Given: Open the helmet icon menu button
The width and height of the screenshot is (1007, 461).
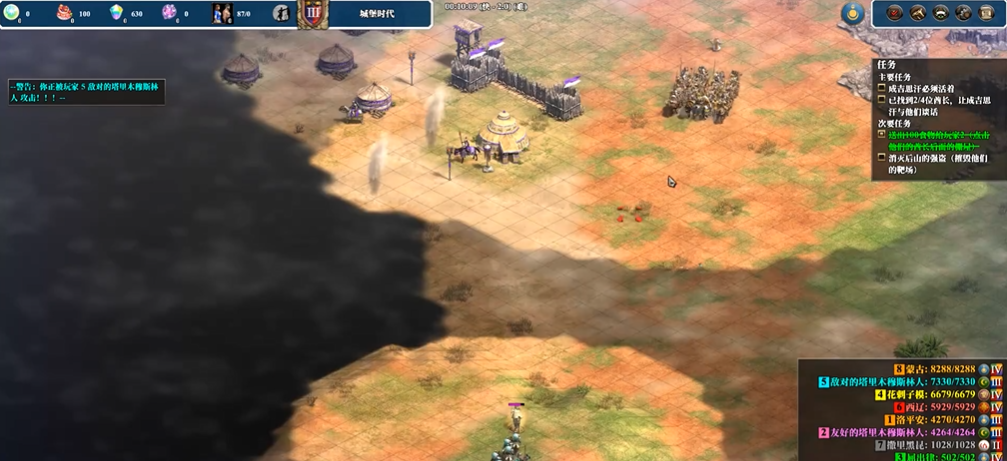Looking at the screenshot, I should (940, 13).
